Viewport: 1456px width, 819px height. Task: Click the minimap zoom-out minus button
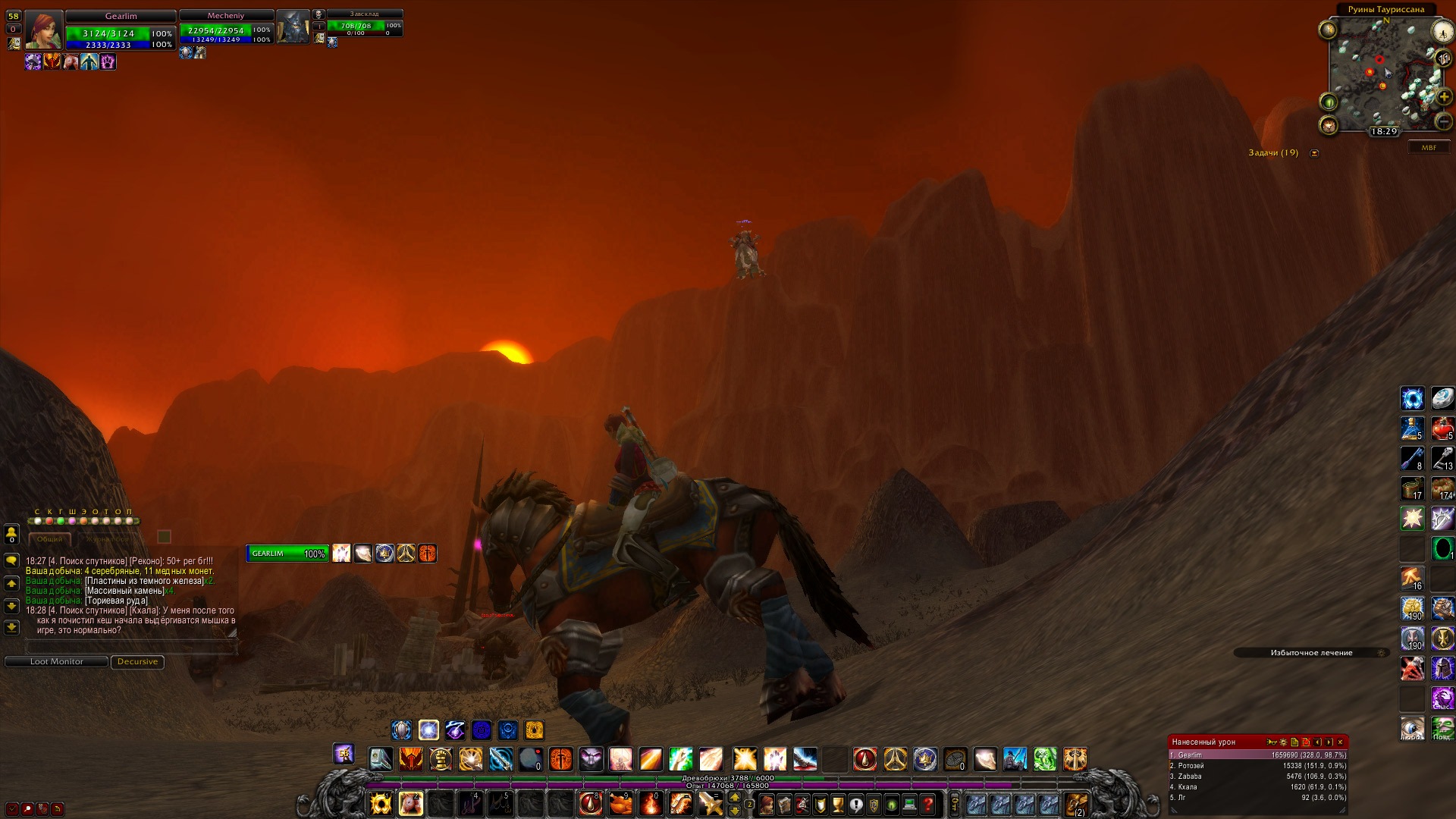[1443, 122]
